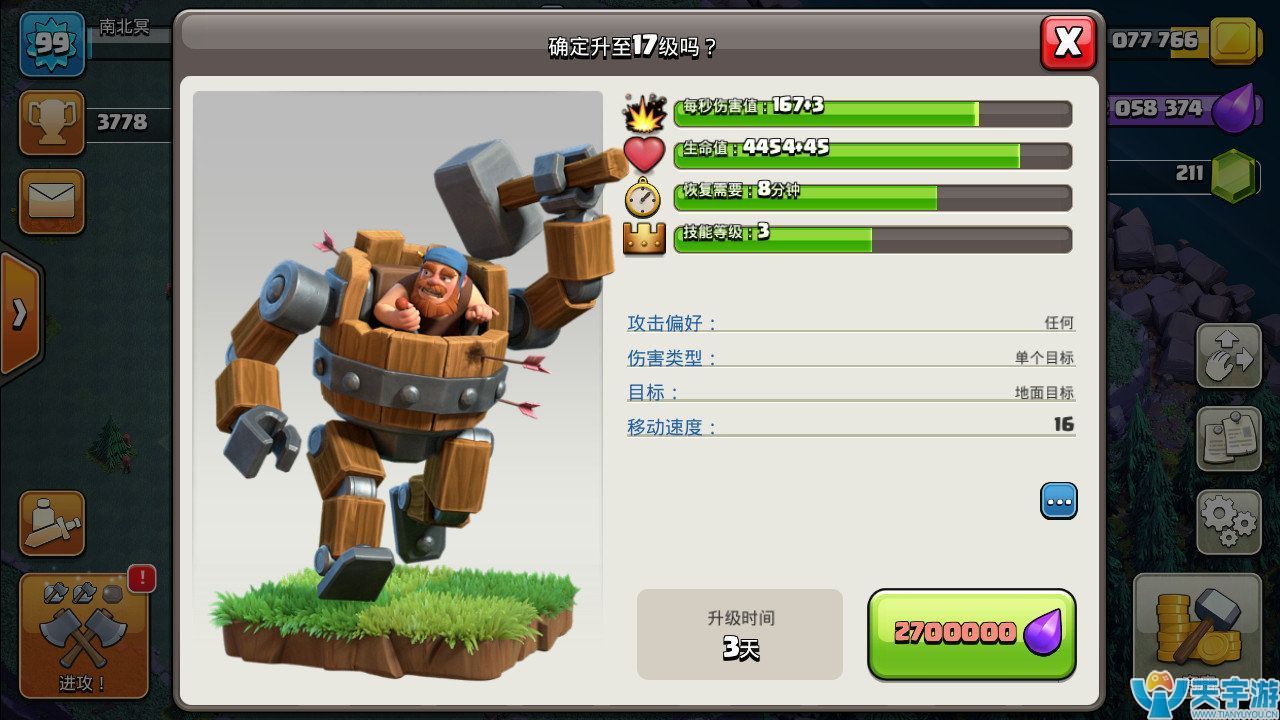Open the blue more-info ellipsis button
Viewport: 1280px width, 720px height.
pyautogui.click(x=1059, y=500)
